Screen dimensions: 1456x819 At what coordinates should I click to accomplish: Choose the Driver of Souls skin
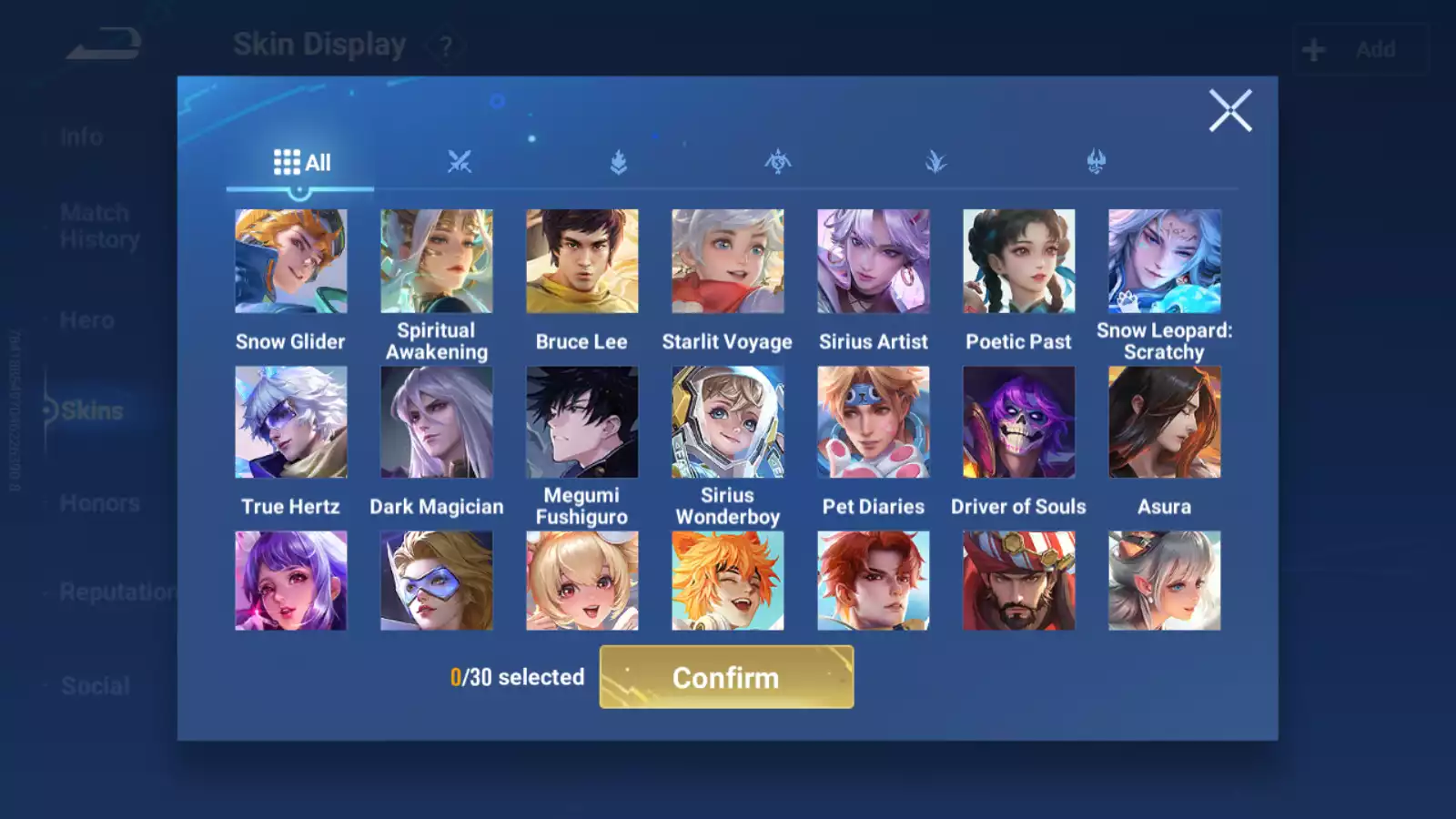tap(1018, 422)
